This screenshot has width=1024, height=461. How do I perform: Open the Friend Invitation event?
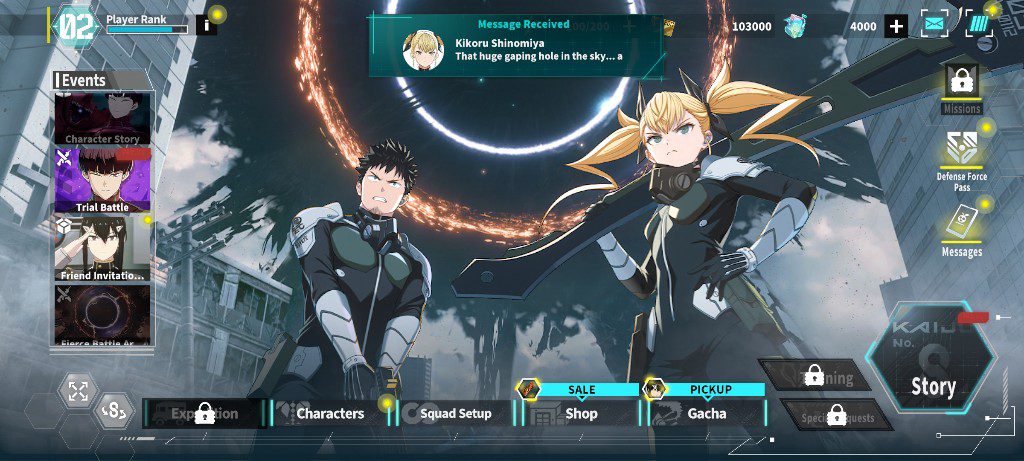tap(103, 248)
